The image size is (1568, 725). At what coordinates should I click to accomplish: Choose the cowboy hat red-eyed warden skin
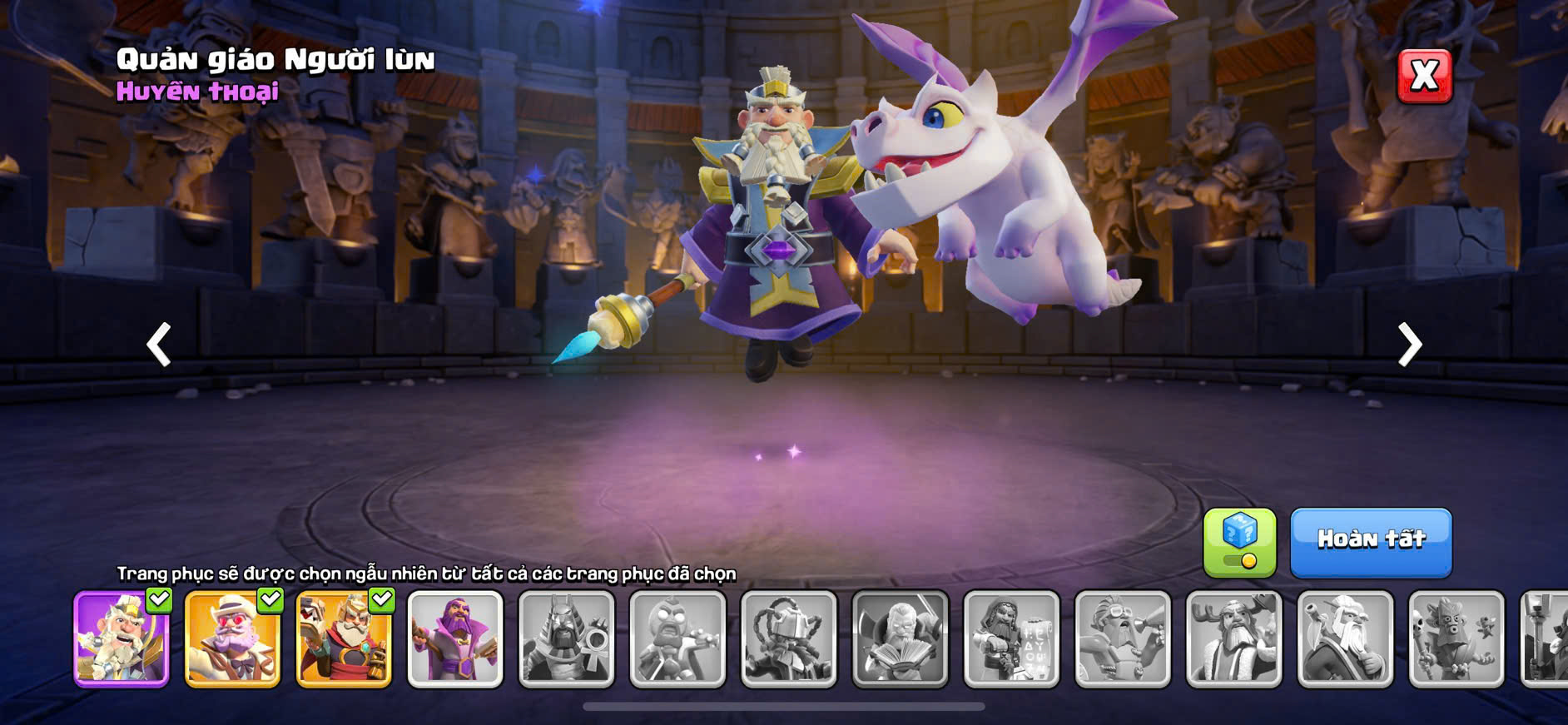click(x=232, y=638)
